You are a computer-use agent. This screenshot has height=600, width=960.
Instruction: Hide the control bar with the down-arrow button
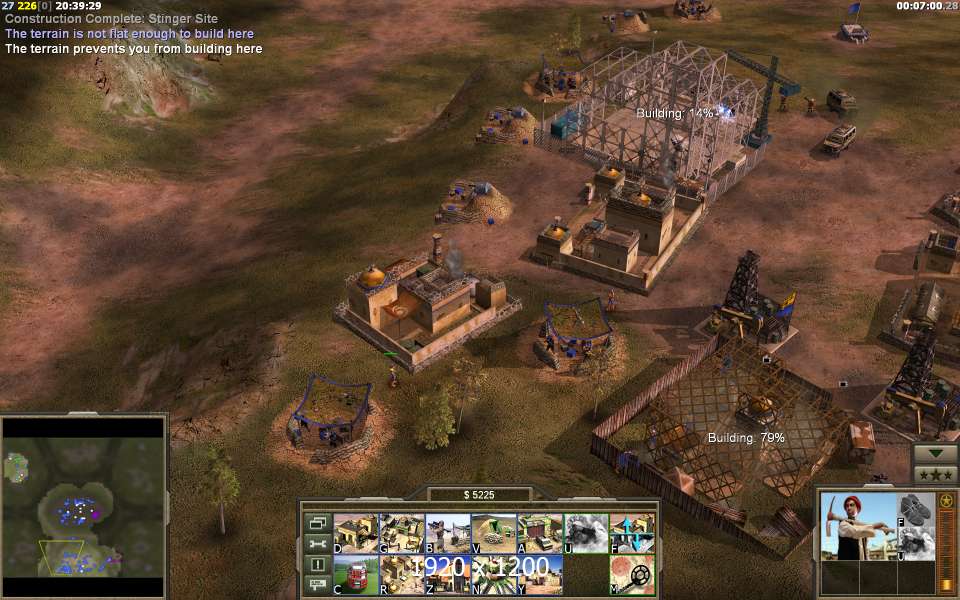click(934, 453)
